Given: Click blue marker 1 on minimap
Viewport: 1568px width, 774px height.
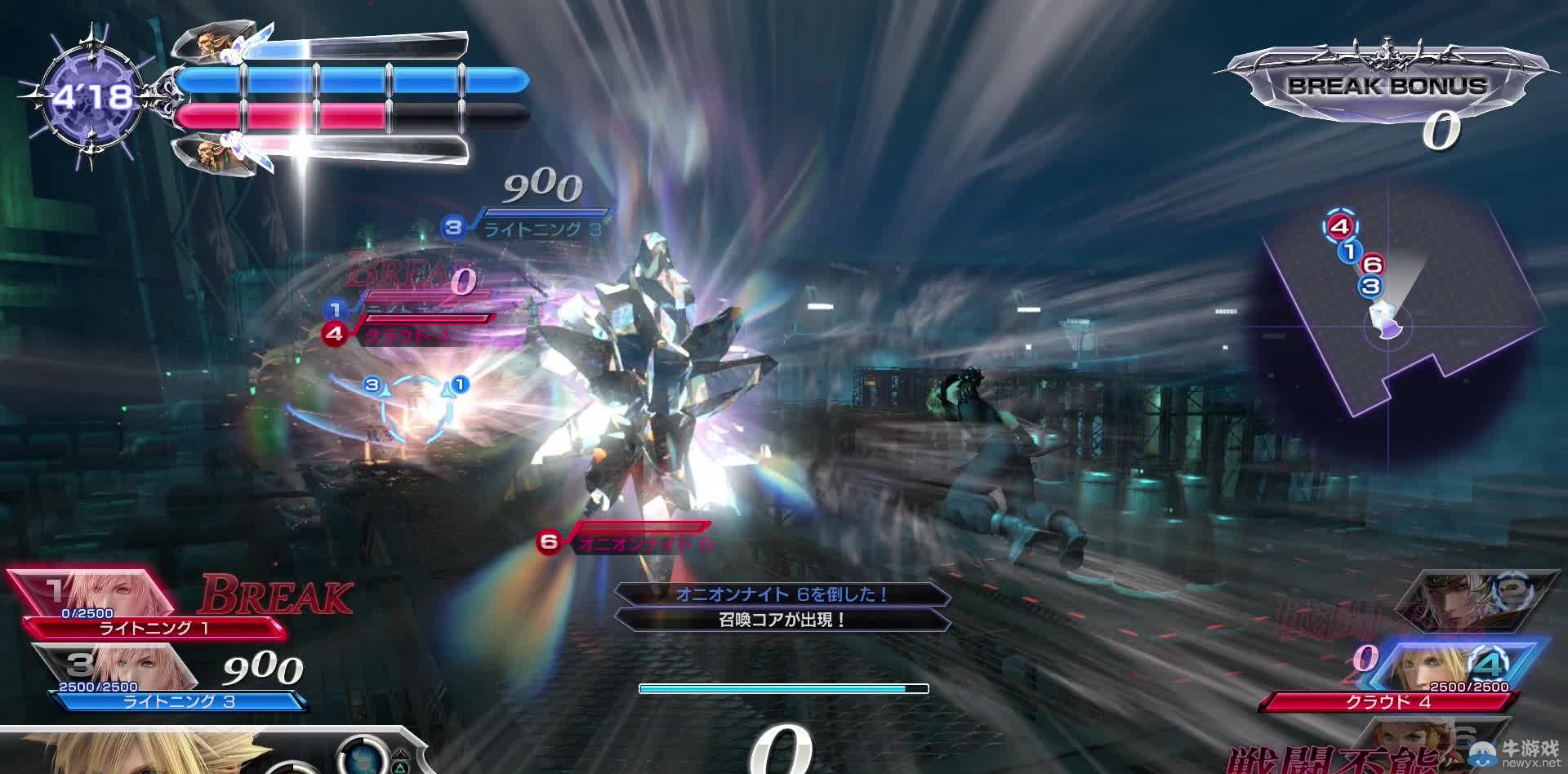Looking at the screenshot, I should (1351, 251).
